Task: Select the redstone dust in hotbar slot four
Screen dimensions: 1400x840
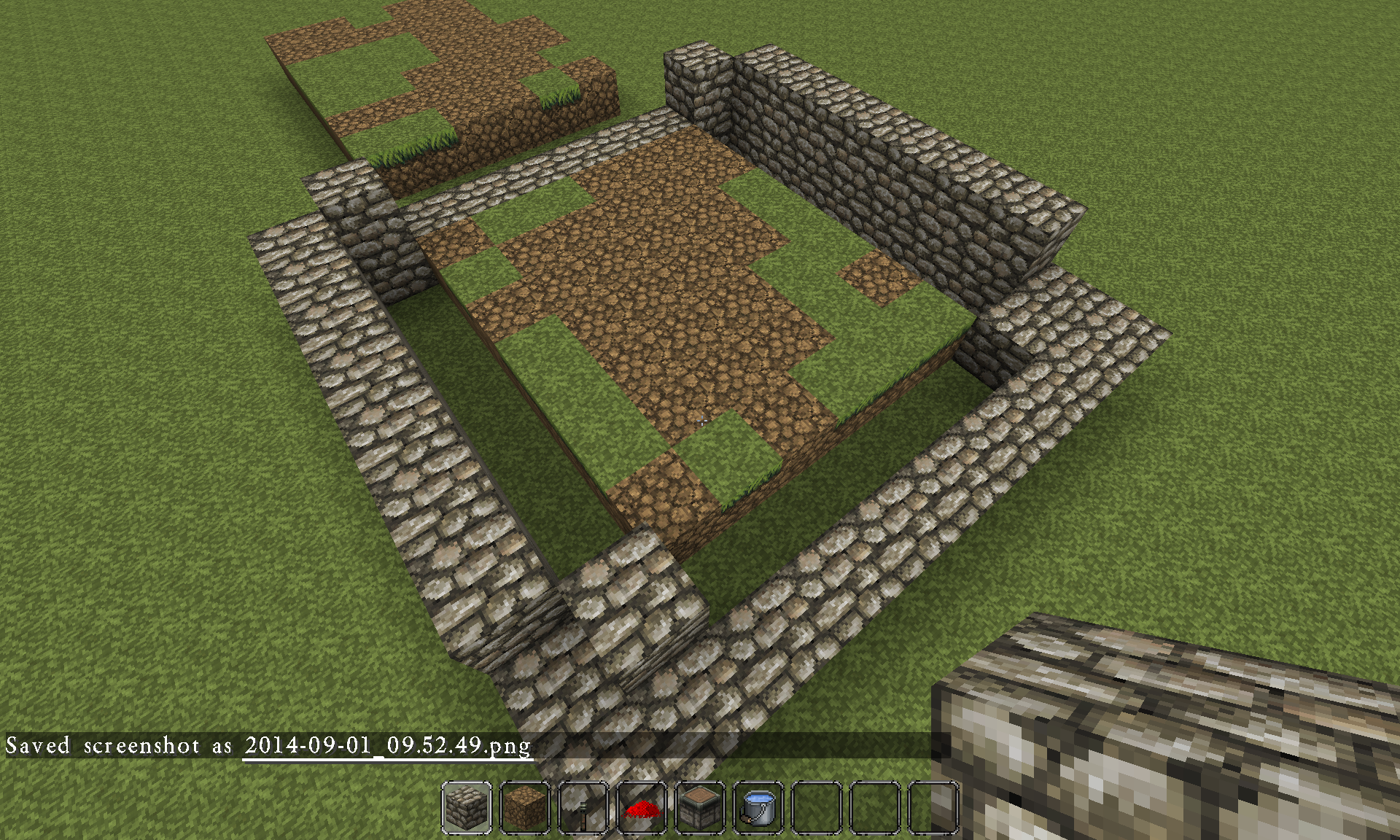Action: point(642,809)
